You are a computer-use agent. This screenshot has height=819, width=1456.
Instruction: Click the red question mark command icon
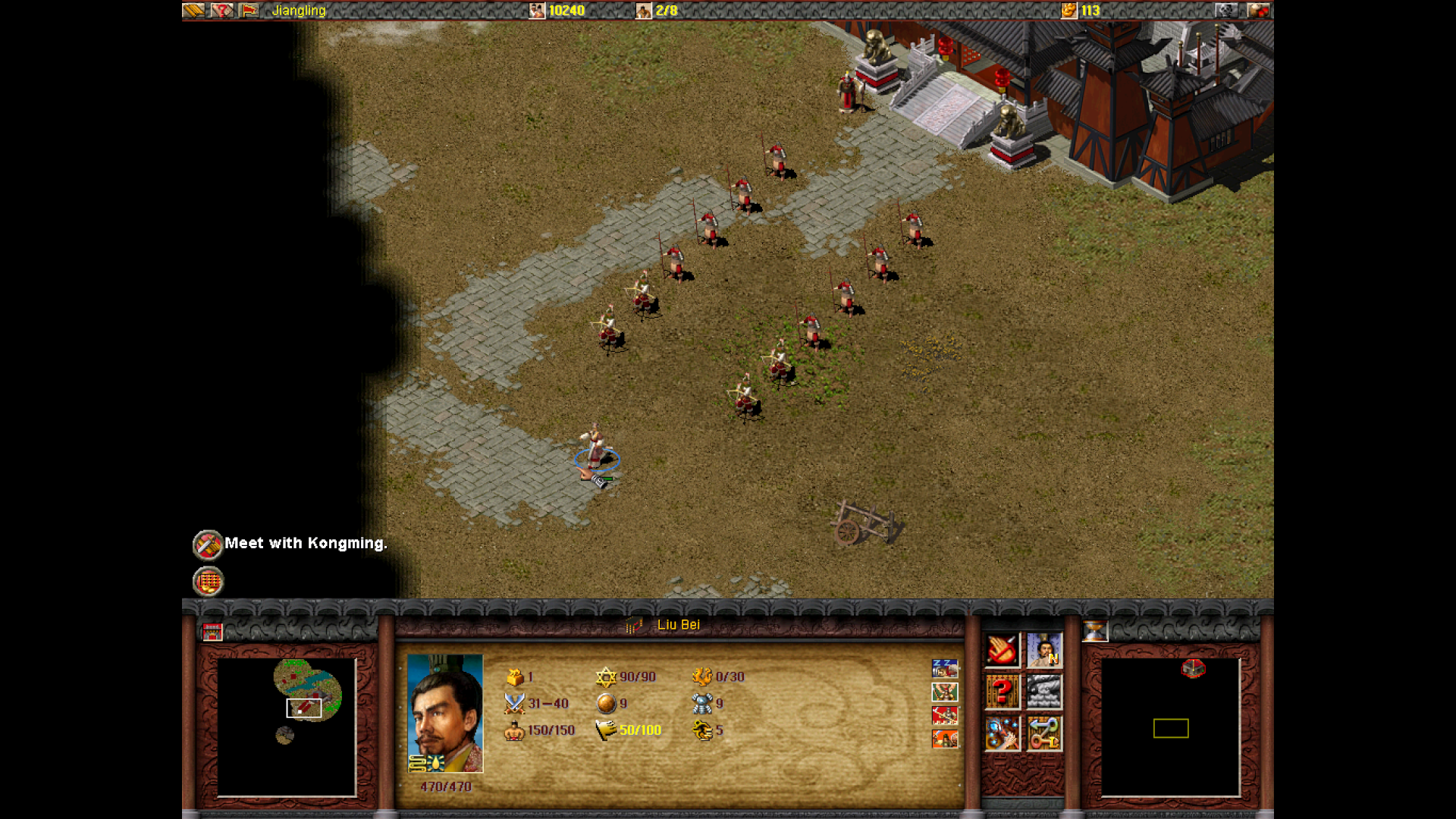click(x=1002, y=690)
